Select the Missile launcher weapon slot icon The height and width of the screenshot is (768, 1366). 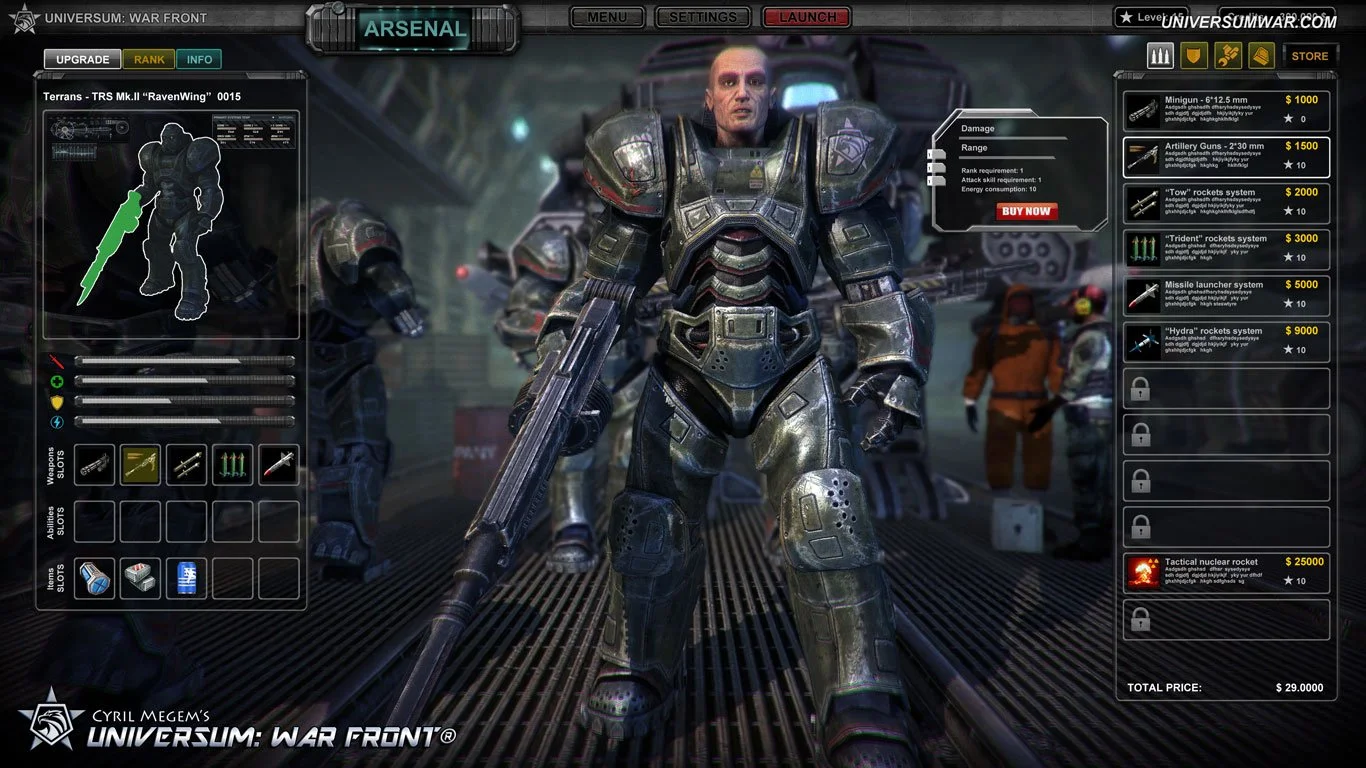278,465
